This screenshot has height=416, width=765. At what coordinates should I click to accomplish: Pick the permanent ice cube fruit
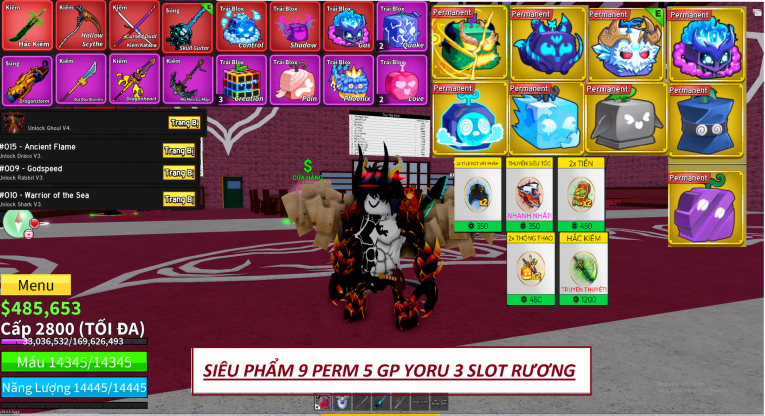pyautogui.click(x=548, y=119)
